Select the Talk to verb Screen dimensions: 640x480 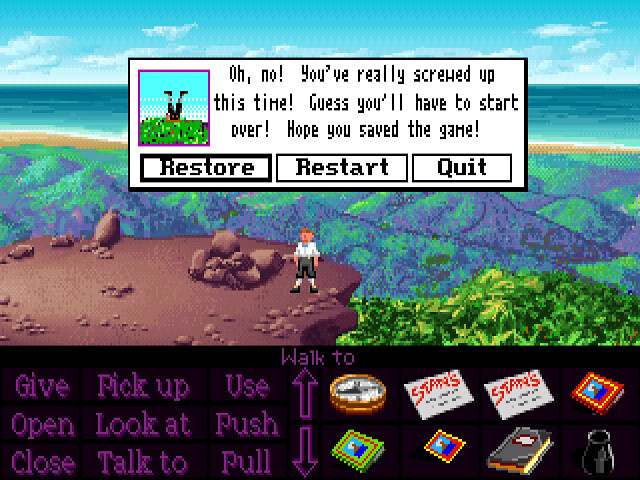144,462
